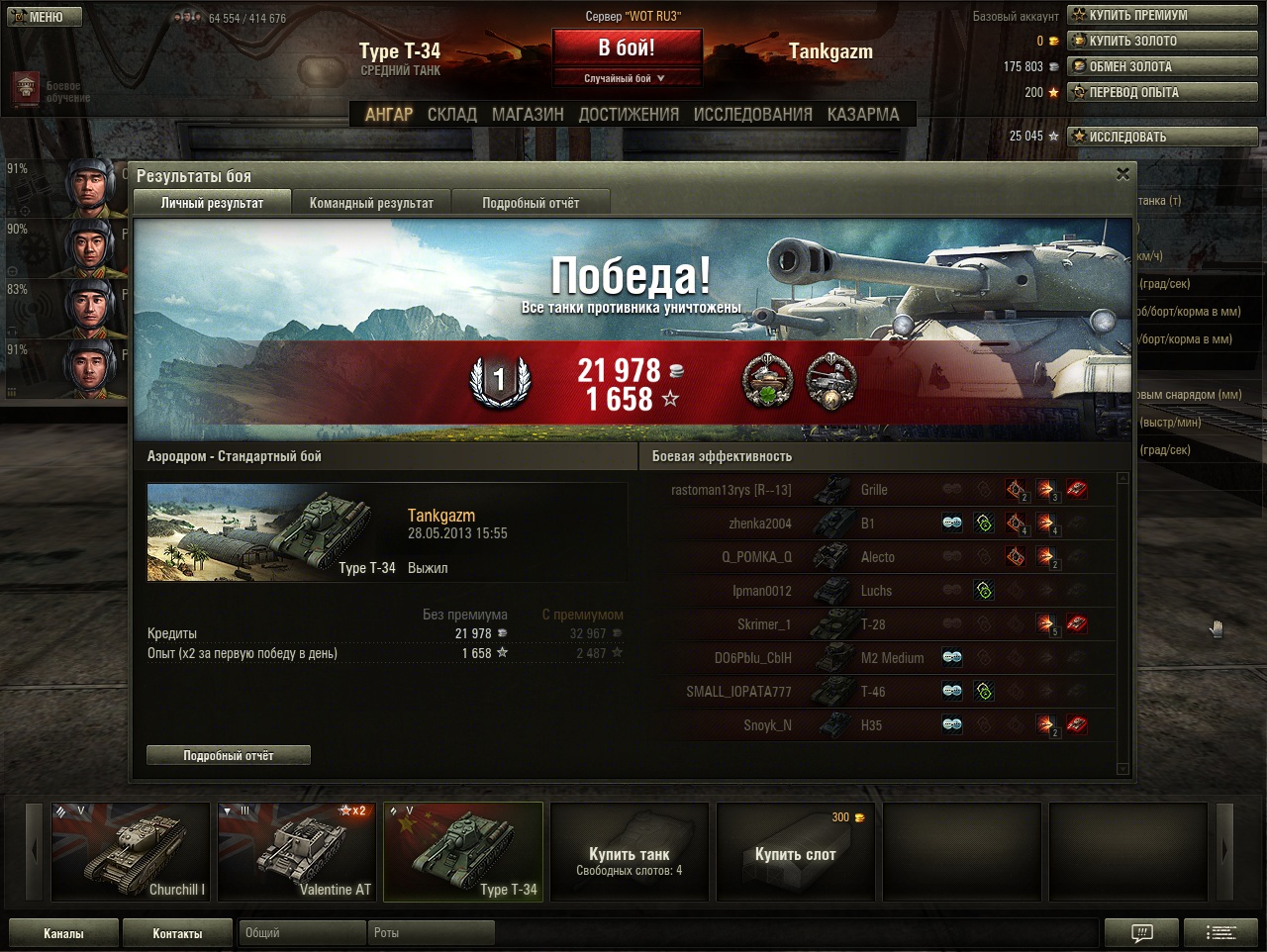Select the Valentine AT tank
The image size is (1267, 952).
tap(297, 851)
